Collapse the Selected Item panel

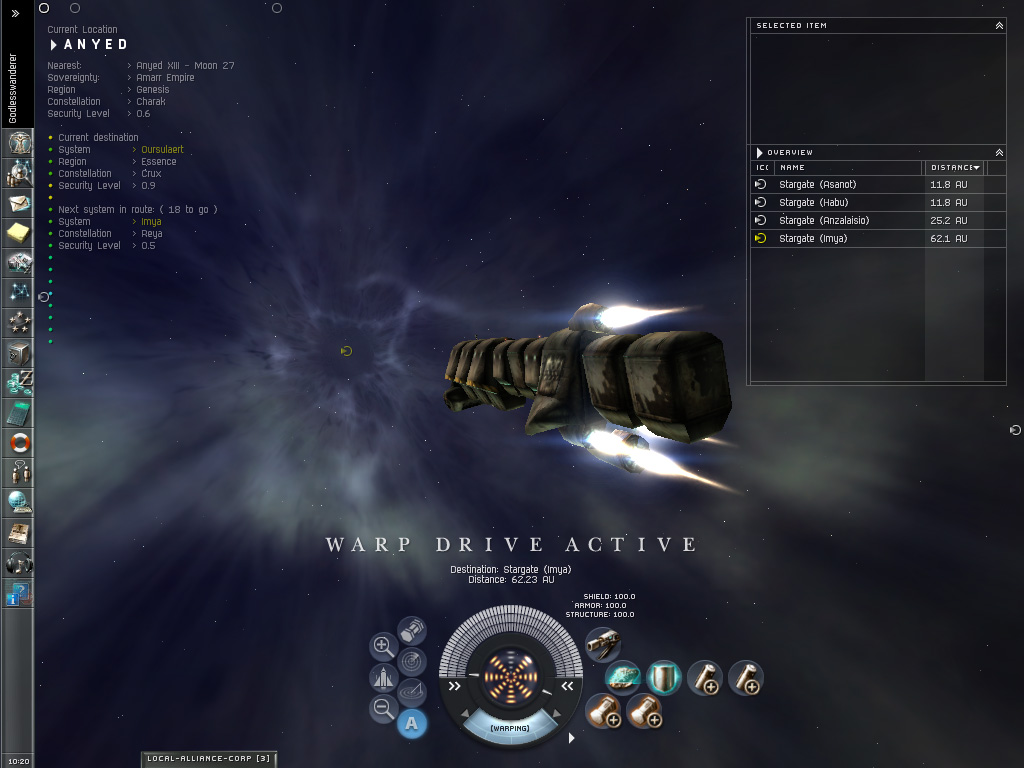[998, 26]
